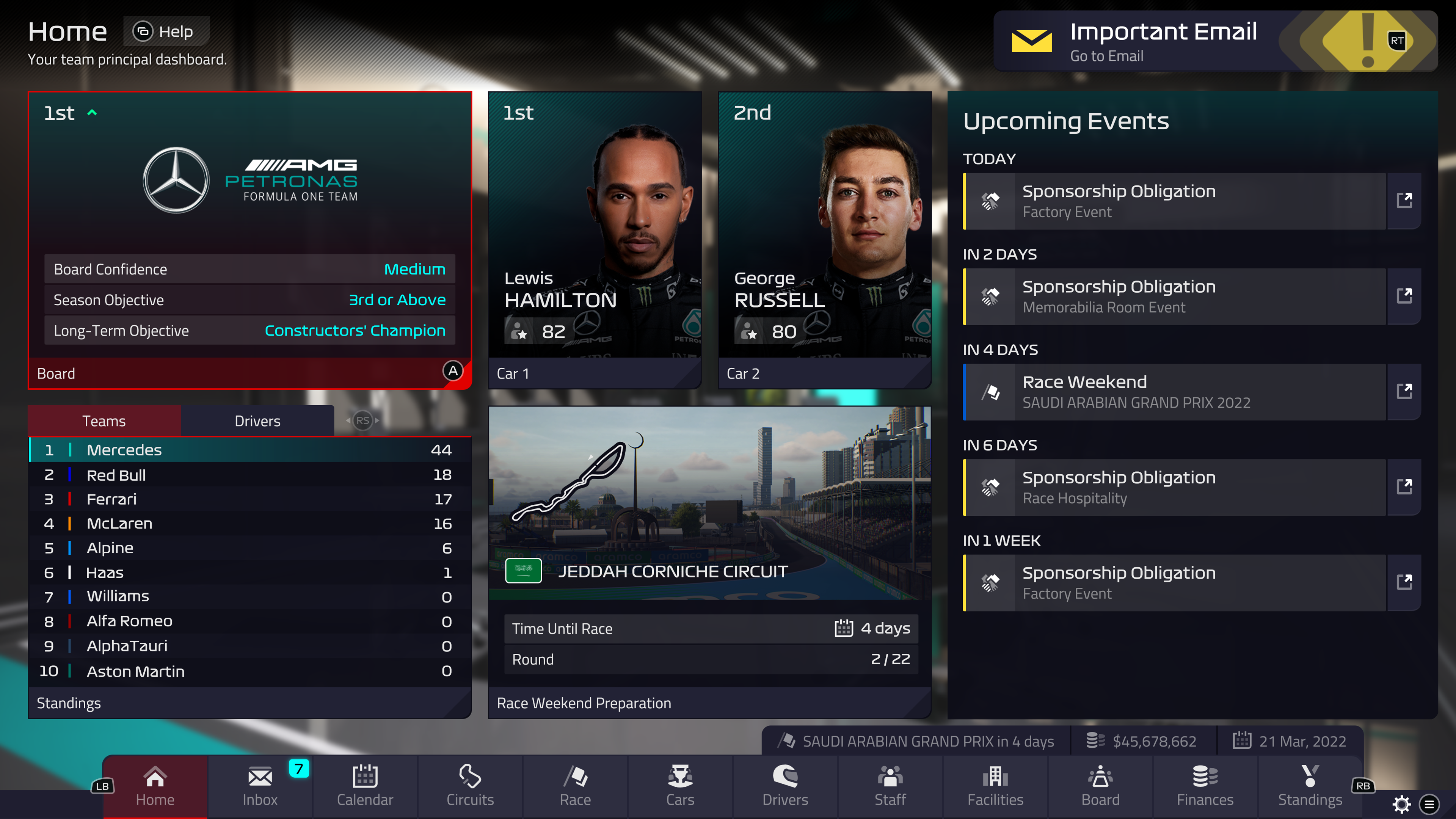Open the Calendar screen
The width and height of the screenshot is (1456, 819).
[364, 786]
